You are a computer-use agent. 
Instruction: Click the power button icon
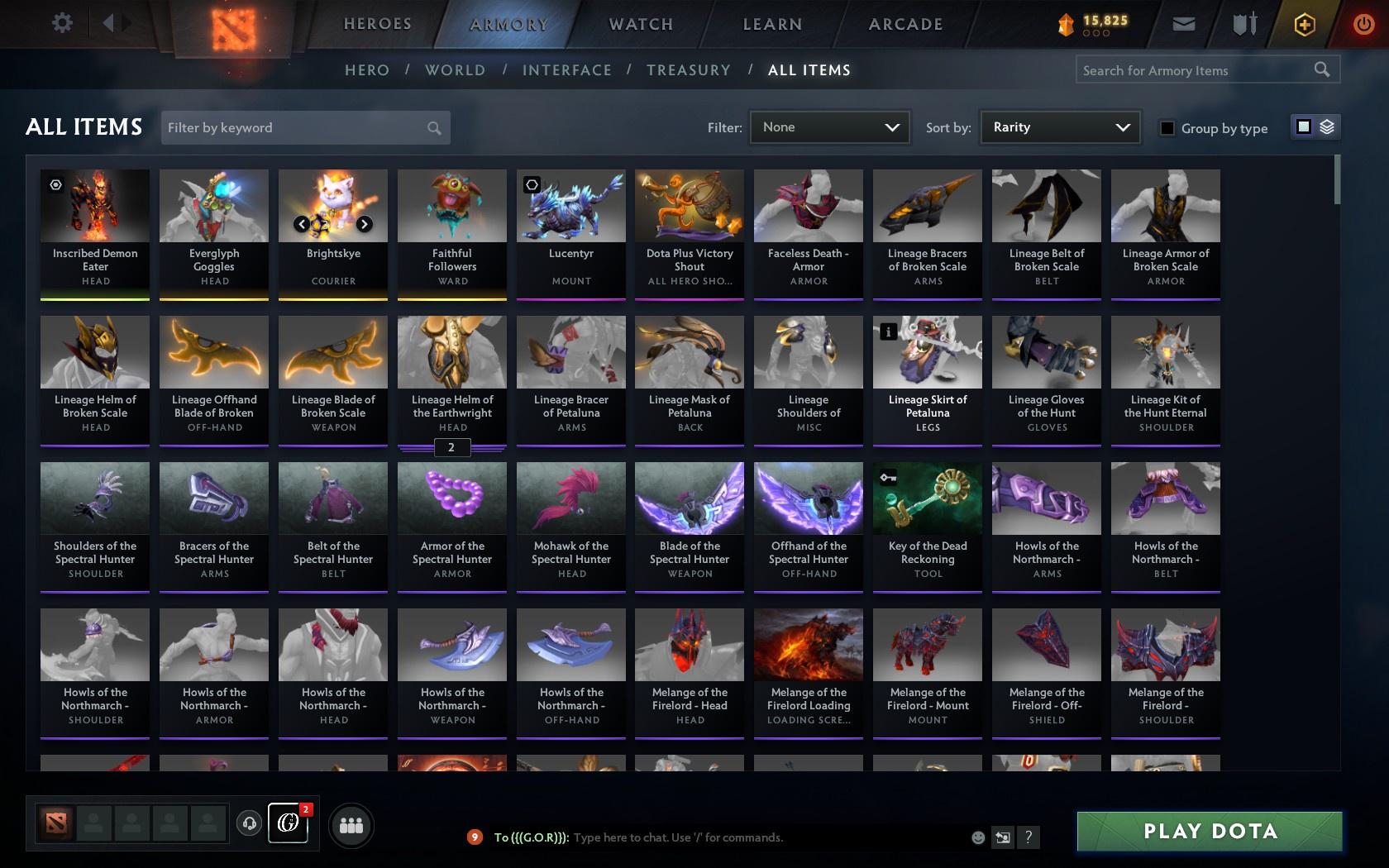pyautogui.click(x=1364, y=24)
